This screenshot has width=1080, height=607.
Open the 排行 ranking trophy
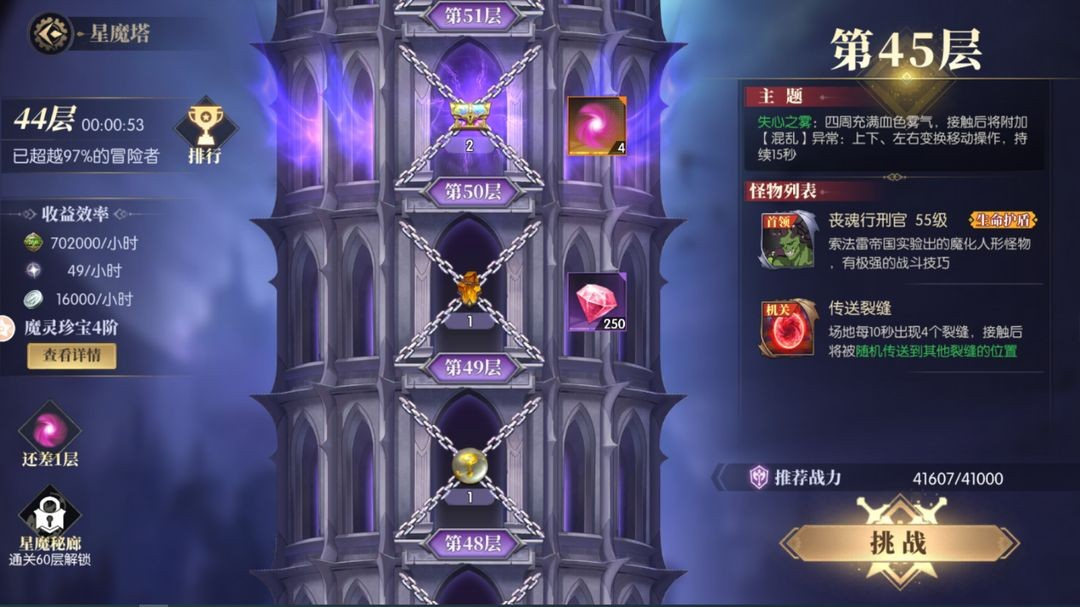tap(204, 131)
